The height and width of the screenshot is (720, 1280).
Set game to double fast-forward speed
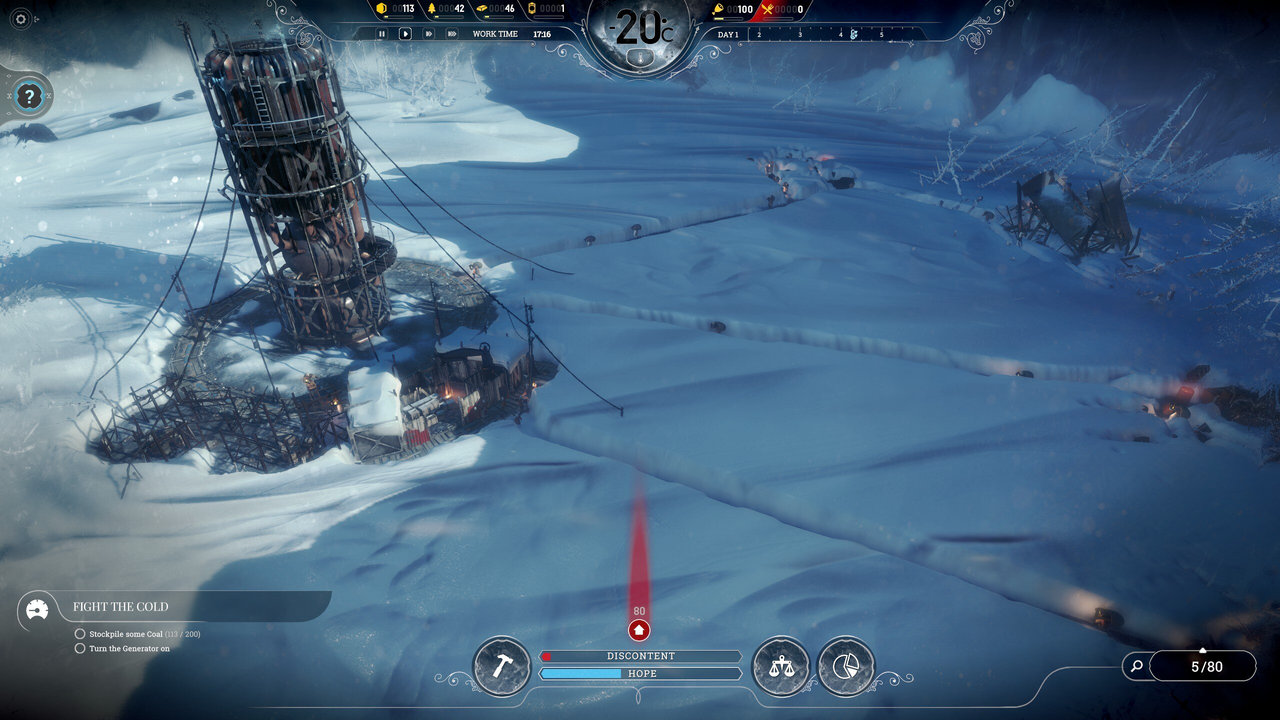click(x=429, y=34)
